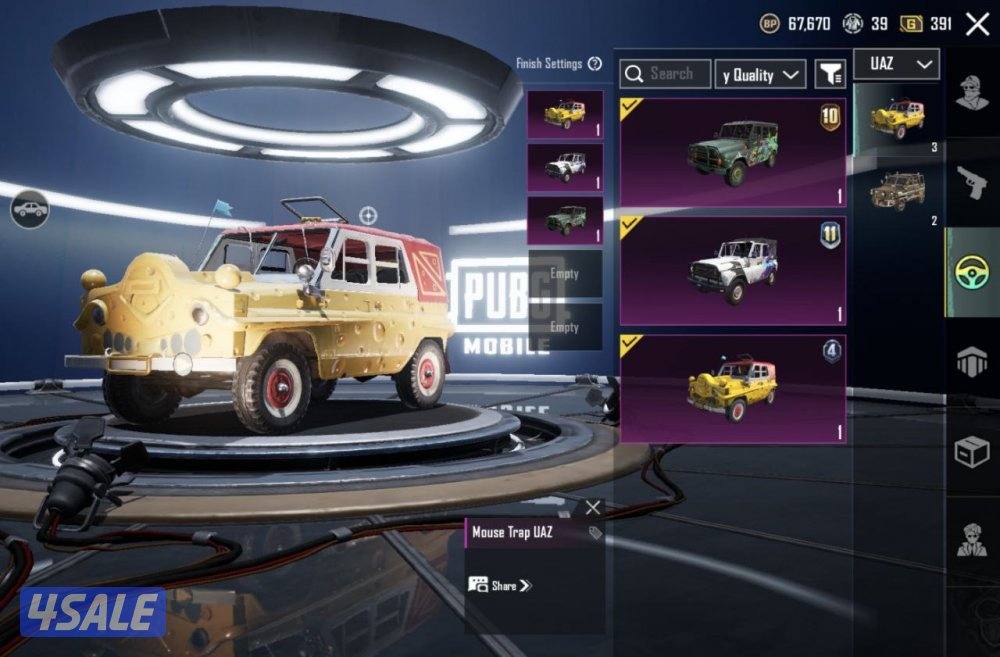Viewport: 1000px width, 657px height.
Task: Toggle the car view icon on the left
Action: pos(30,209)
